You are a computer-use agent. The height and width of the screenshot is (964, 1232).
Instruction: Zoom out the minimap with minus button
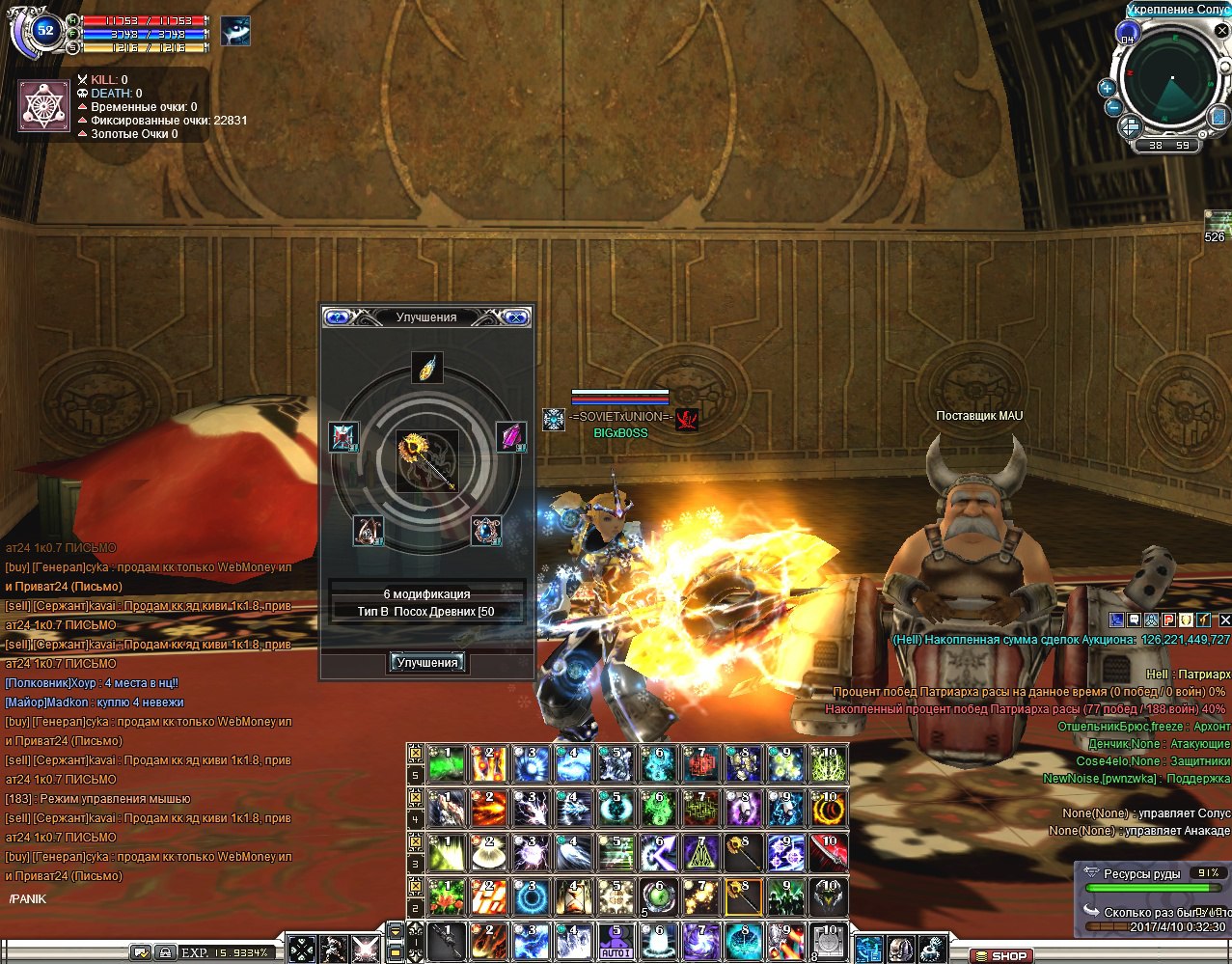coord(1111,108)
